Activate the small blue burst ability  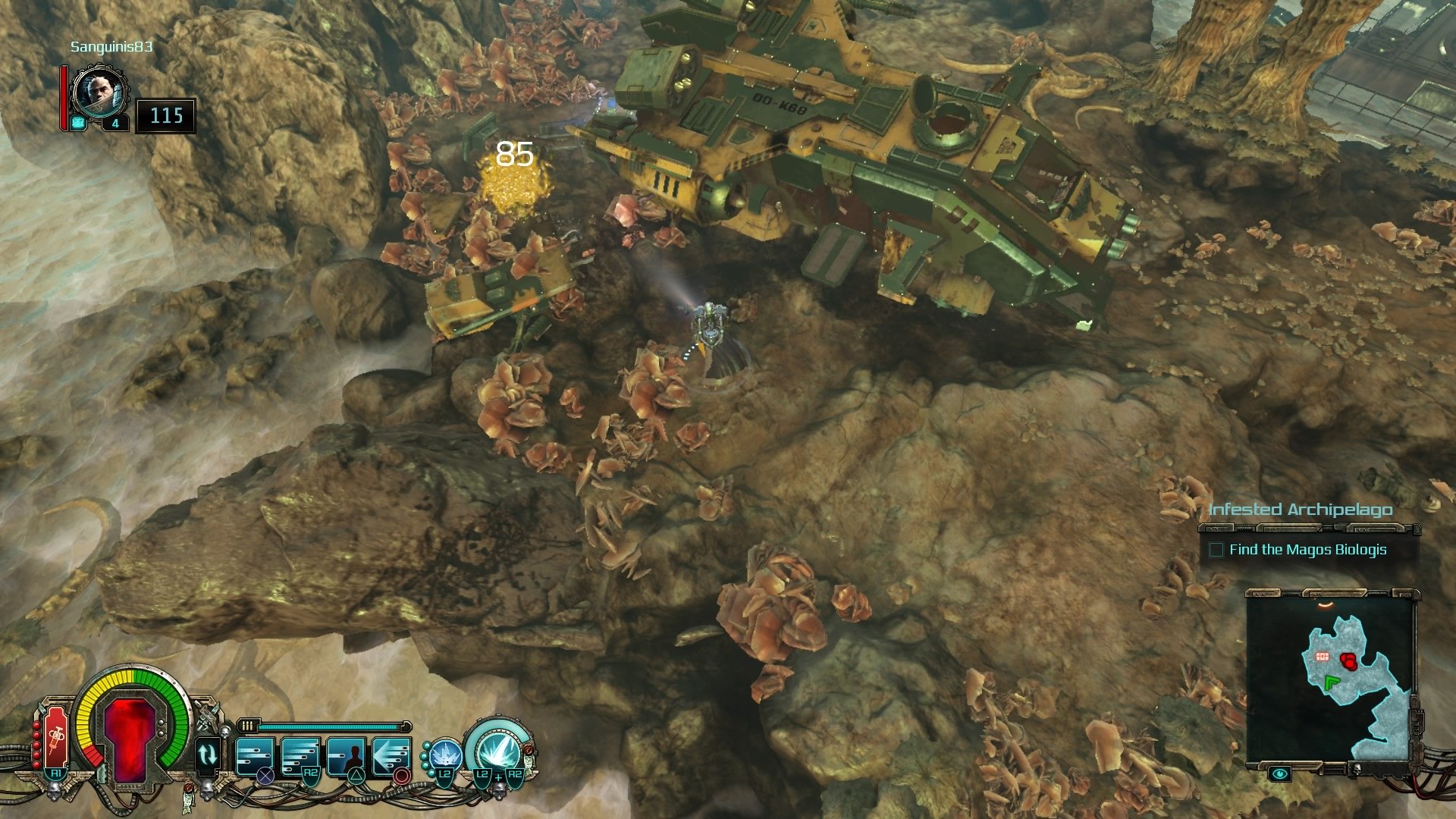click(442, 756)
